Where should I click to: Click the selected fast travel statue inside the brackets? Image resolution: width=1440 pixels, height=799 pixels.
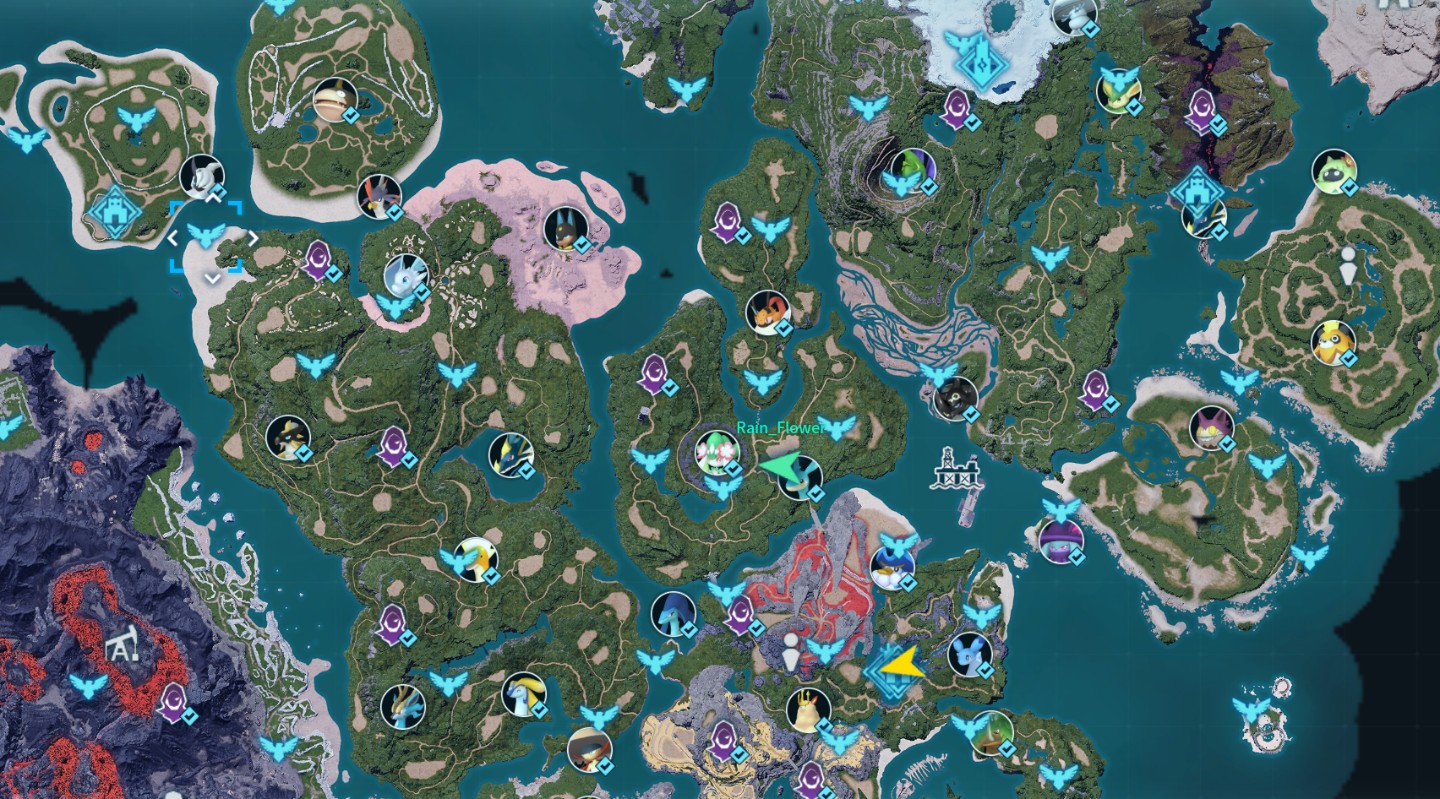(x=206, y=234)
